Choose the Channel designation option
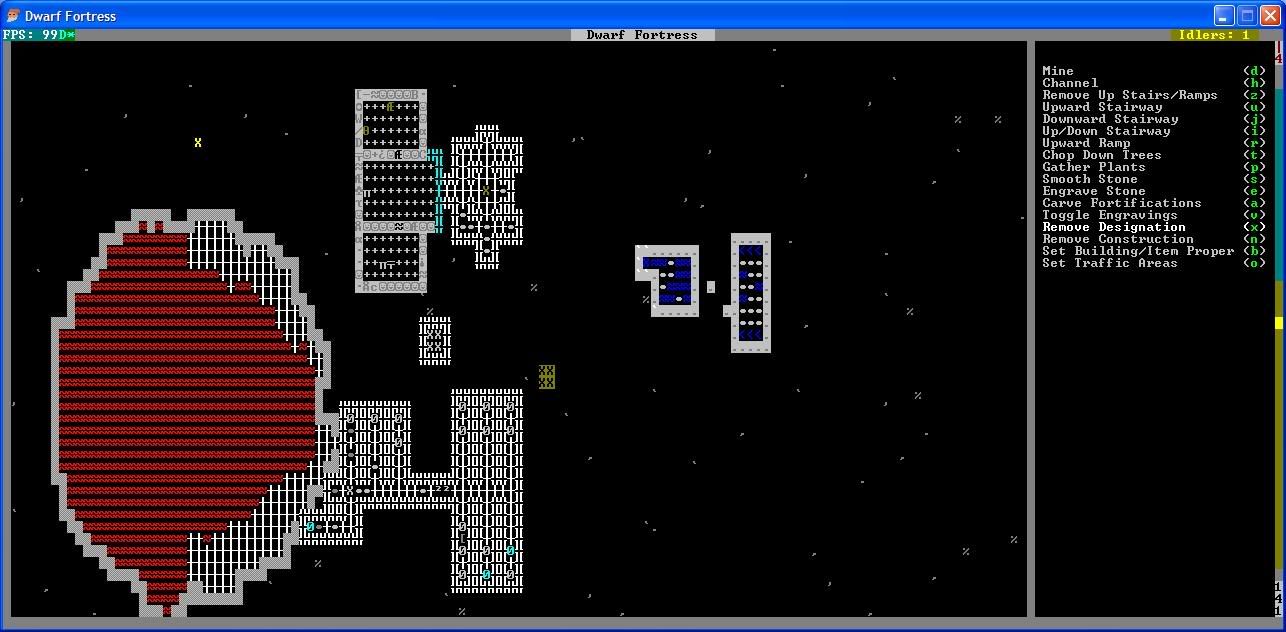The height and width of the screenshot is (632, 1286). pyautogui.click(x=1070, y=83)
